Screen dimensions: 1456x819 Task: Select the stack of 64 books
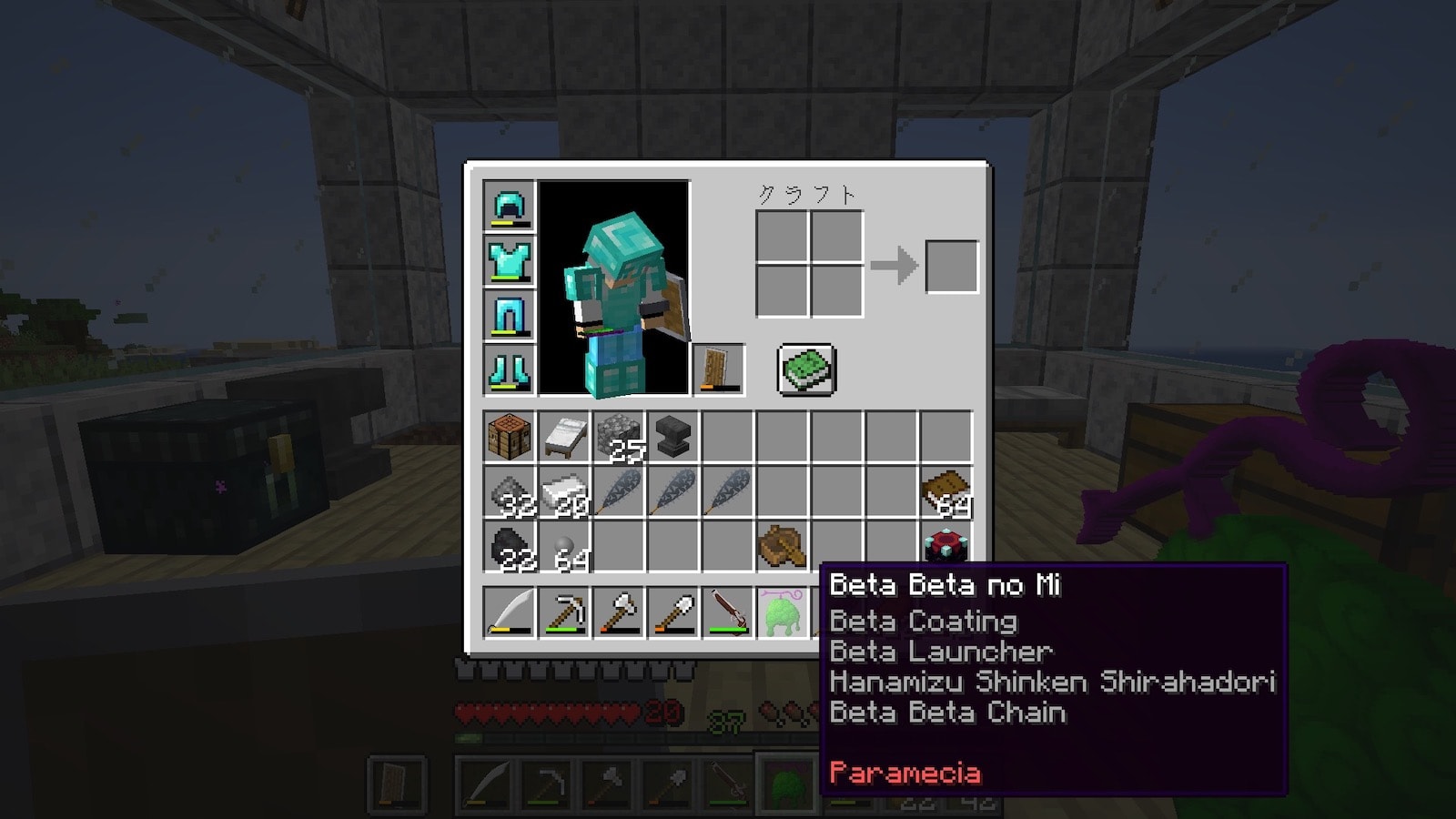(x=945, y=492)
